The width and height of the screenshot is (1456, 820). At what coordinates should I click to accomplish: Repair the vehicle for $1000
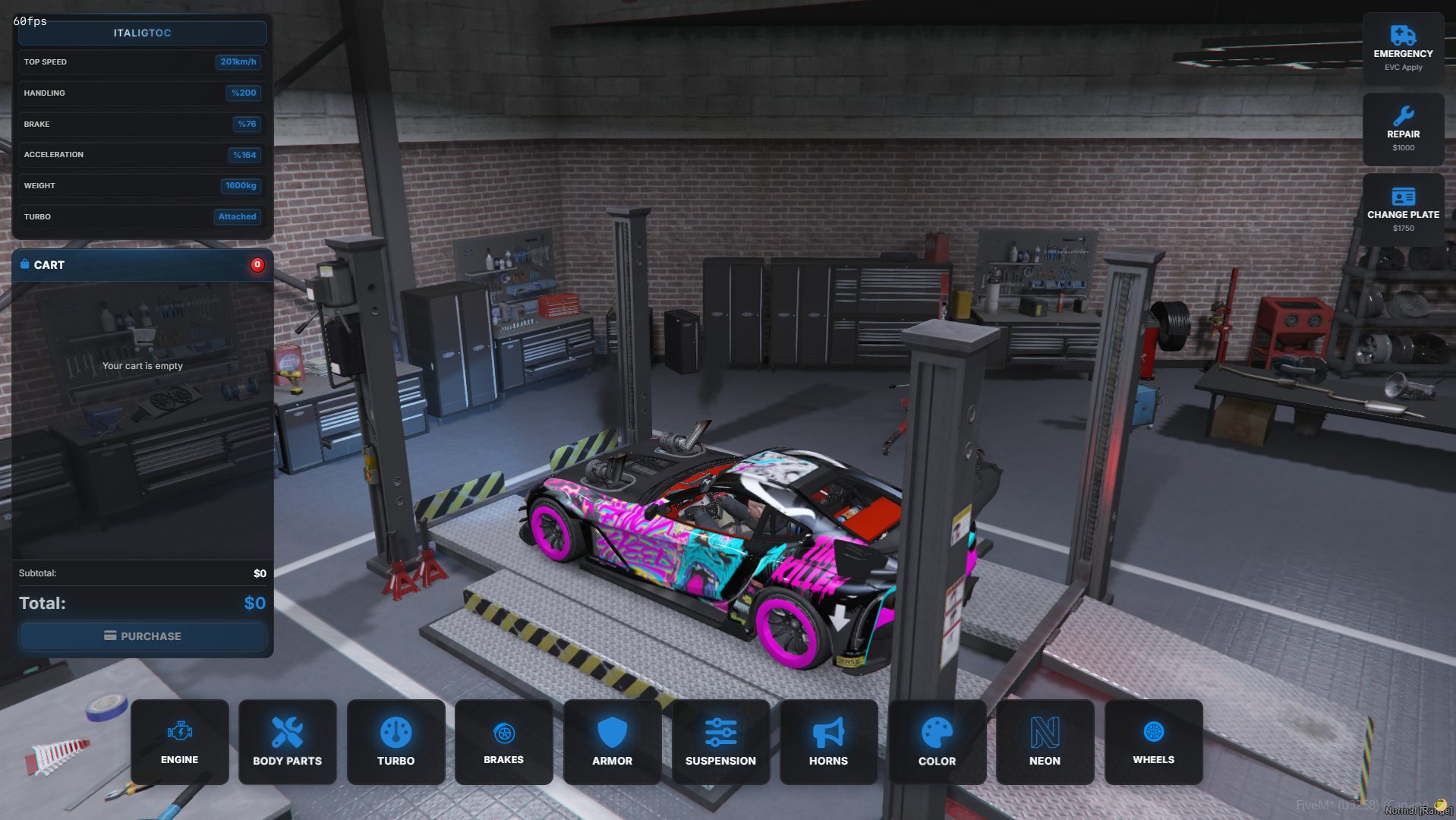(1403, 130)
